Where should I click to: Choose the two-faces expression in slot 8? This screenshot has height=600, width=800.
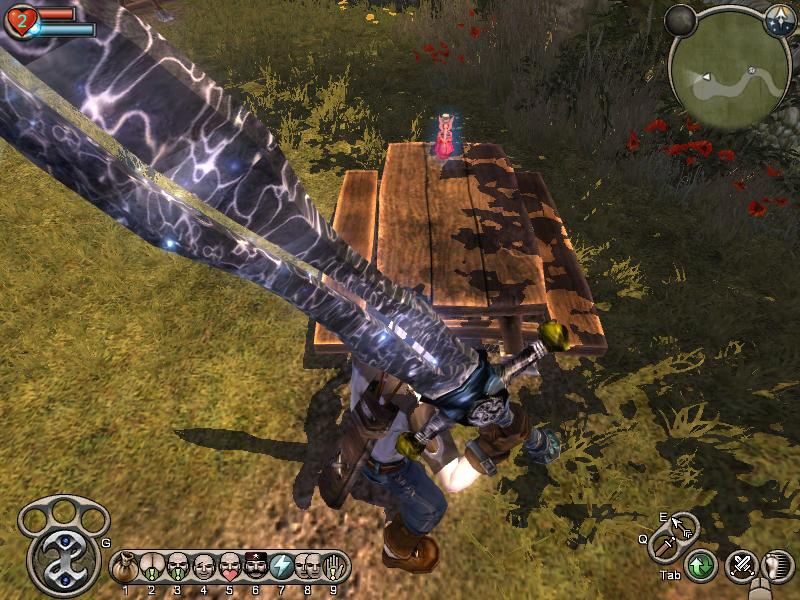[x=308, y=568]
